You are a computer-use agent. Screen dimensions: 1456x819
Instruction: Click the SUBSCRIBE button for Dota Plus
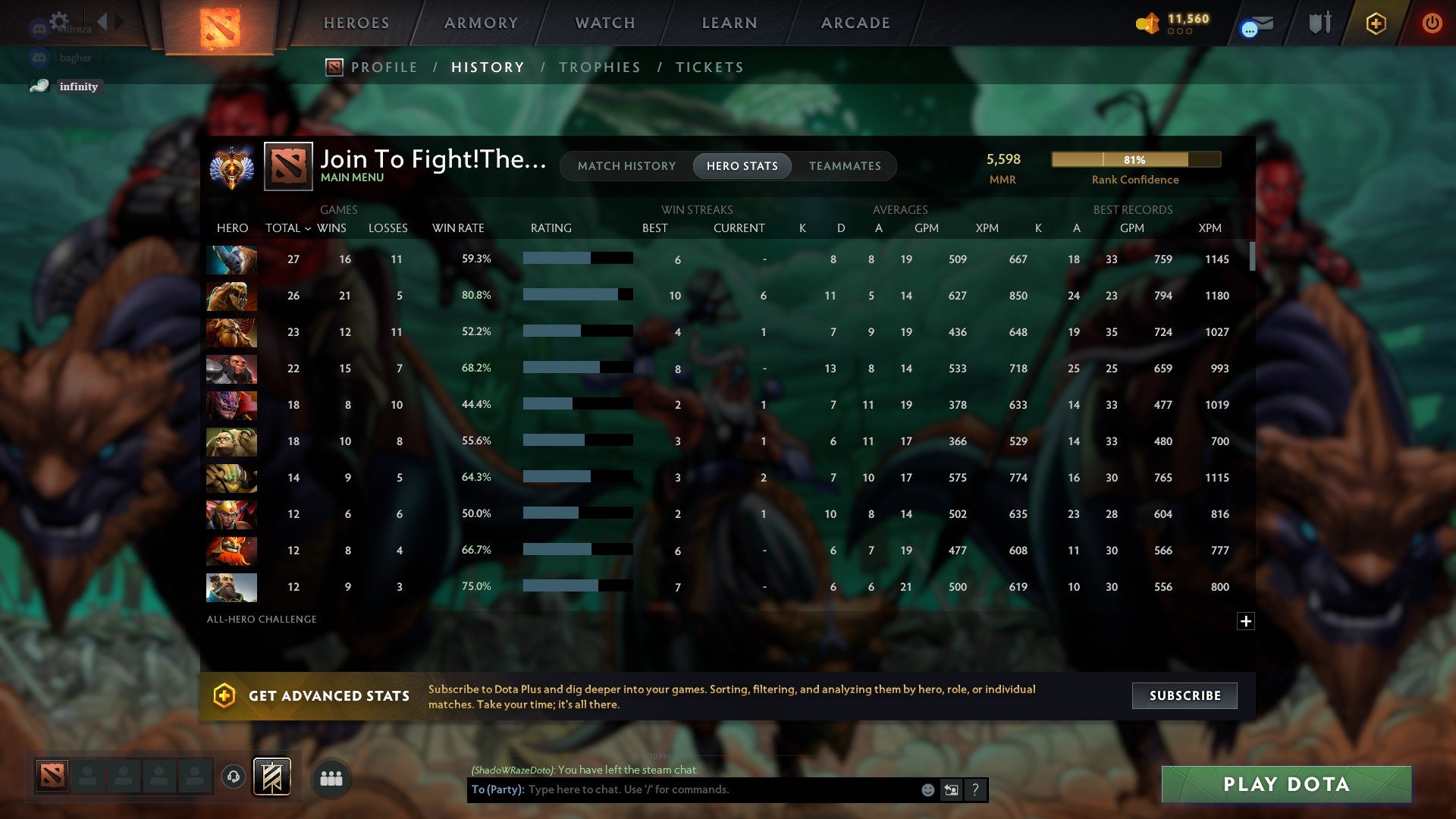point(1184,695)
